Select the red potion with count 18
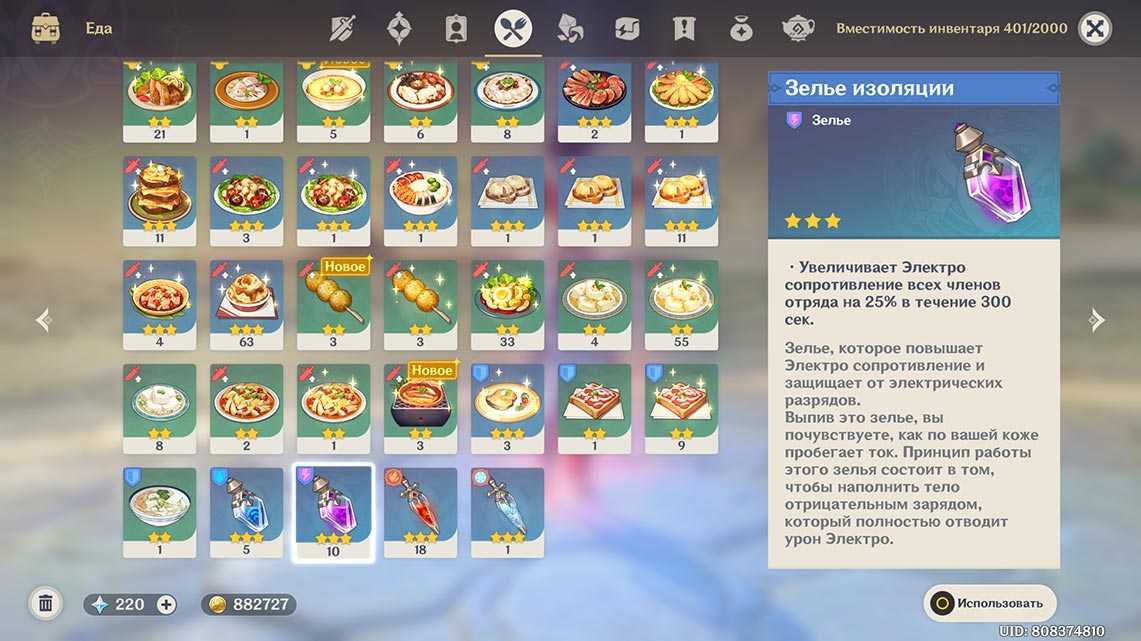Screen dimensions: 1141x641 (x=420, y=511)
